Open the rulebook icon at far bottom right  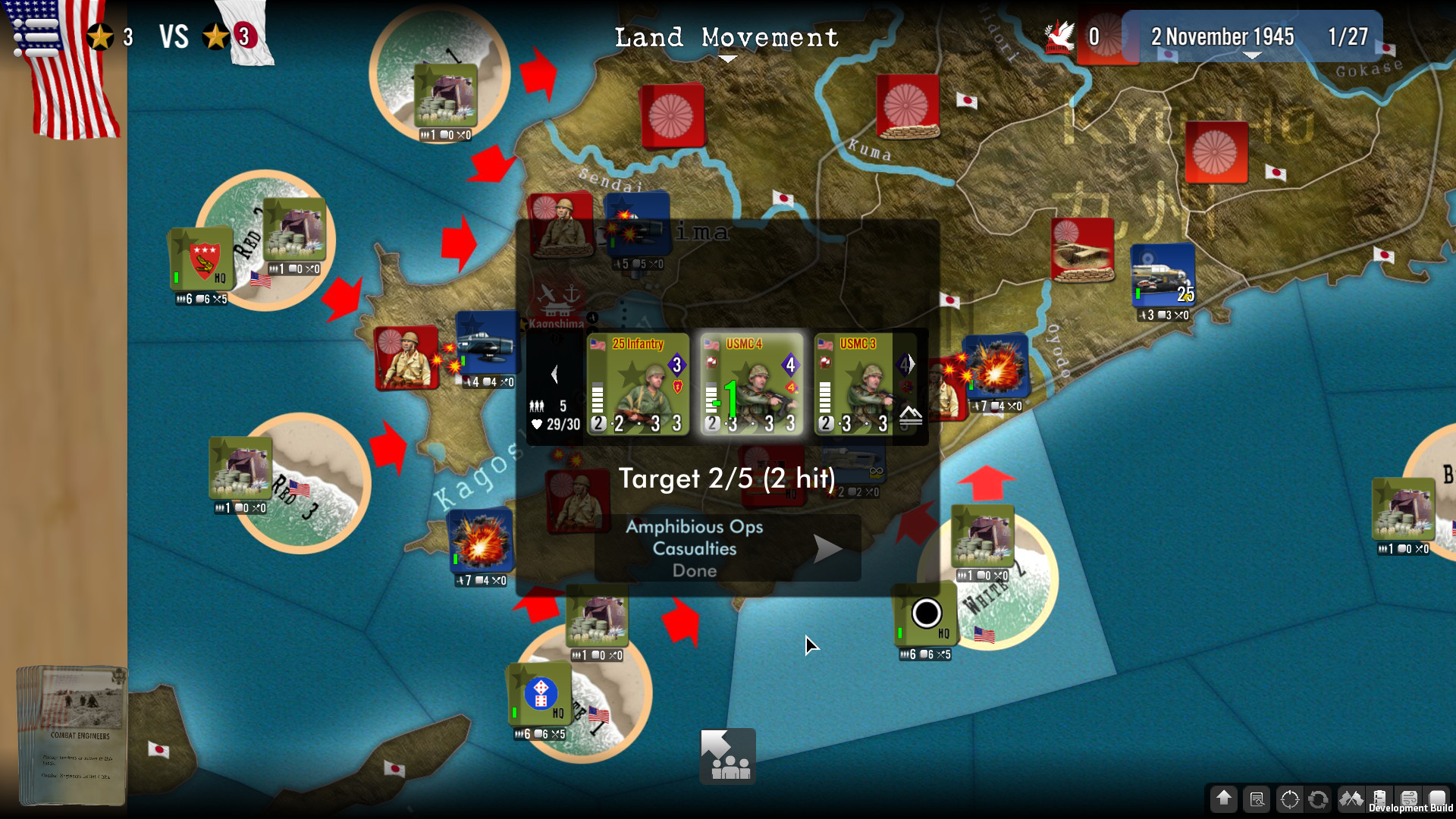(1438, 799)
